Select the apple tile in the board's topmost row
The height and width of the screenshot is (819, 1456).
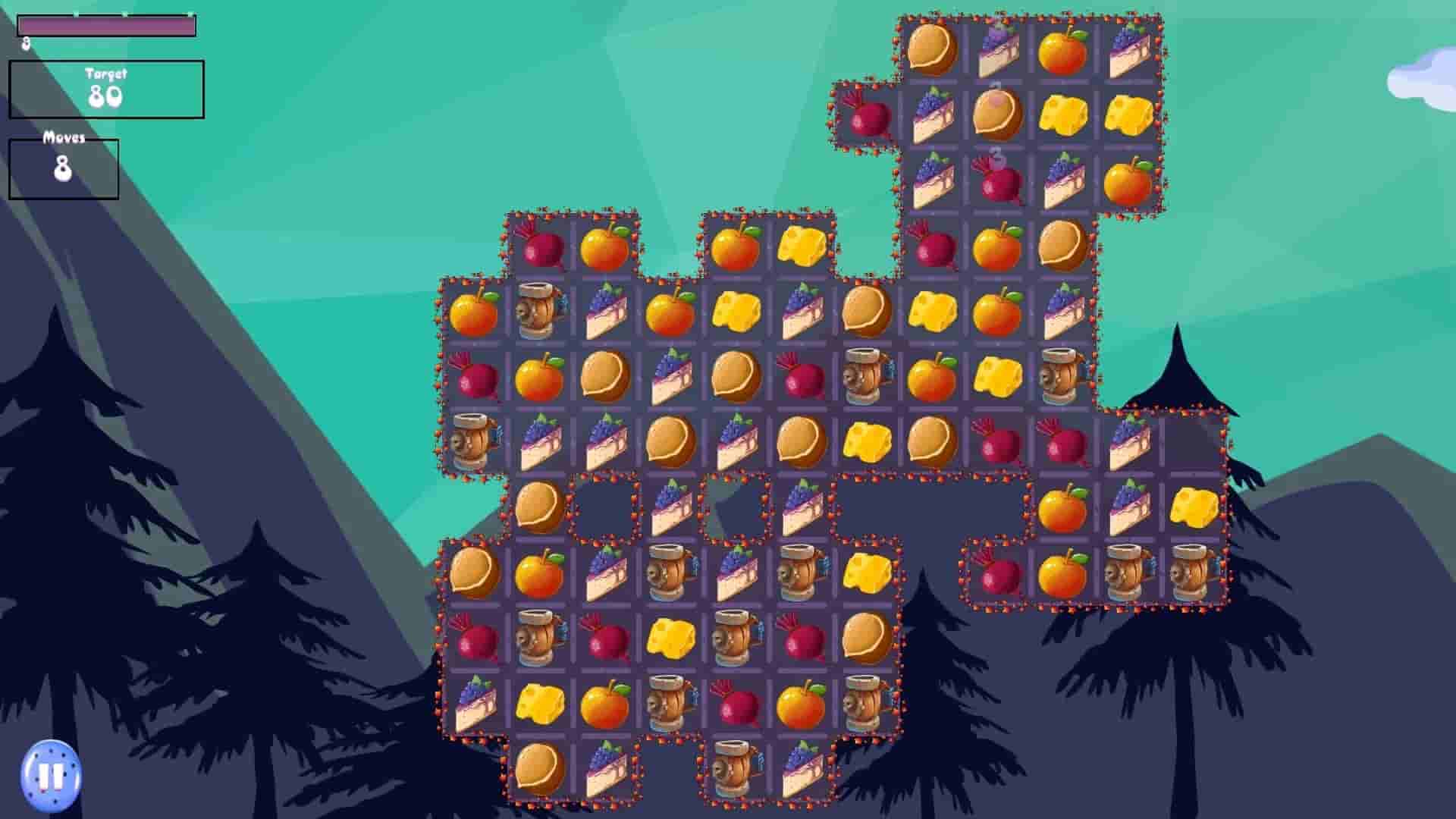tap(1062, 49)
